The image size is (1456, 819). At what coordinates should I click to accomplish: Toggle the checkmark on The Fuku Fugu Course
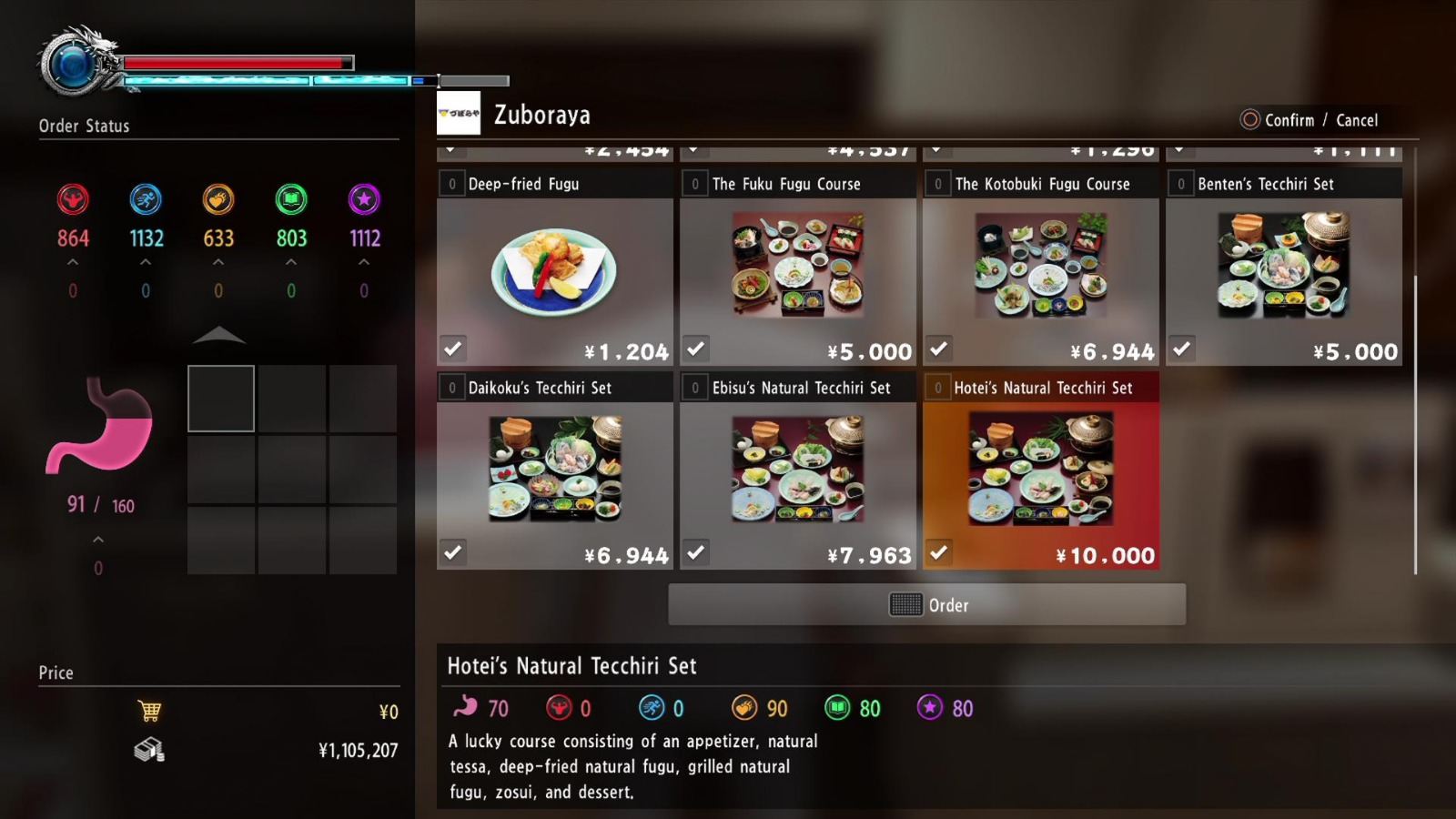tap(695, 349)
